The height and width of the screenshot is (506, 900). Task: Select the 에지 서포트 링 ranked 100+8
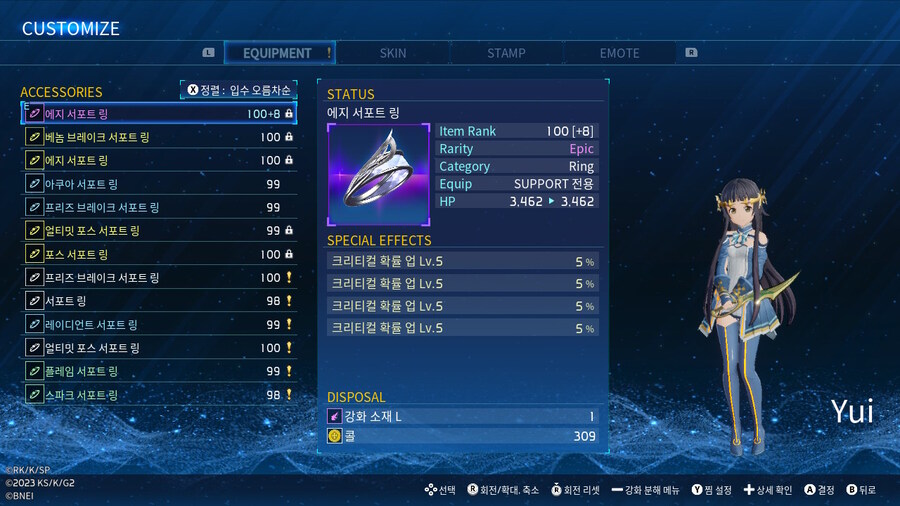(159, 114)
